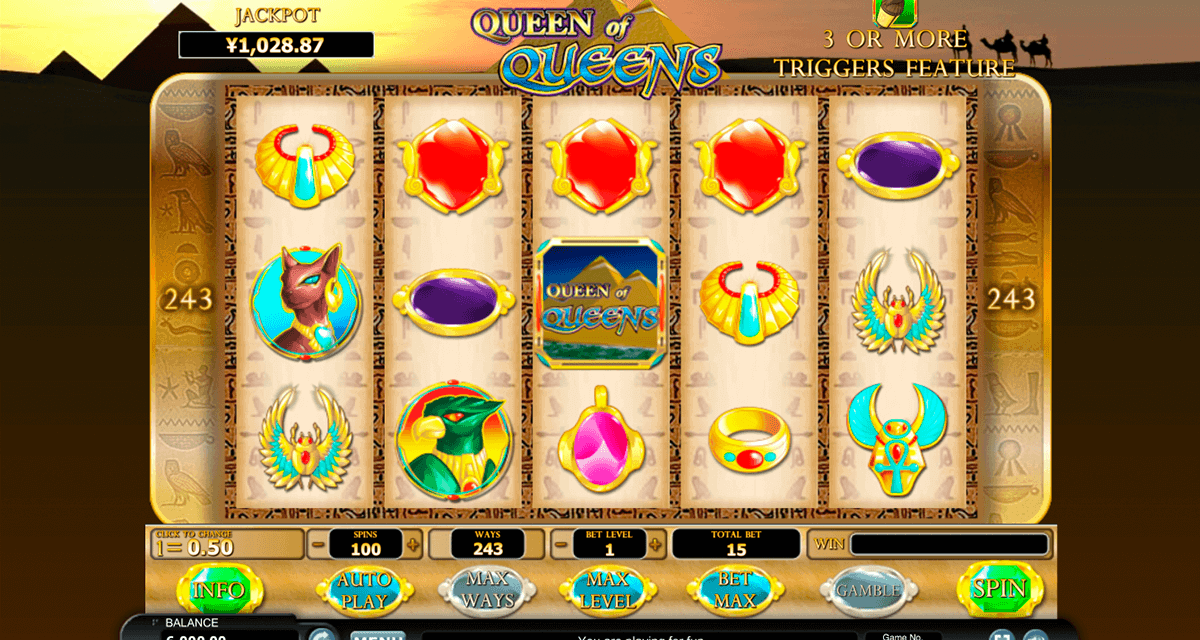The width and height of the screenshot is (1200, 640).
Task: Open the INFO paytable
Action: click(x=219, y=589)
